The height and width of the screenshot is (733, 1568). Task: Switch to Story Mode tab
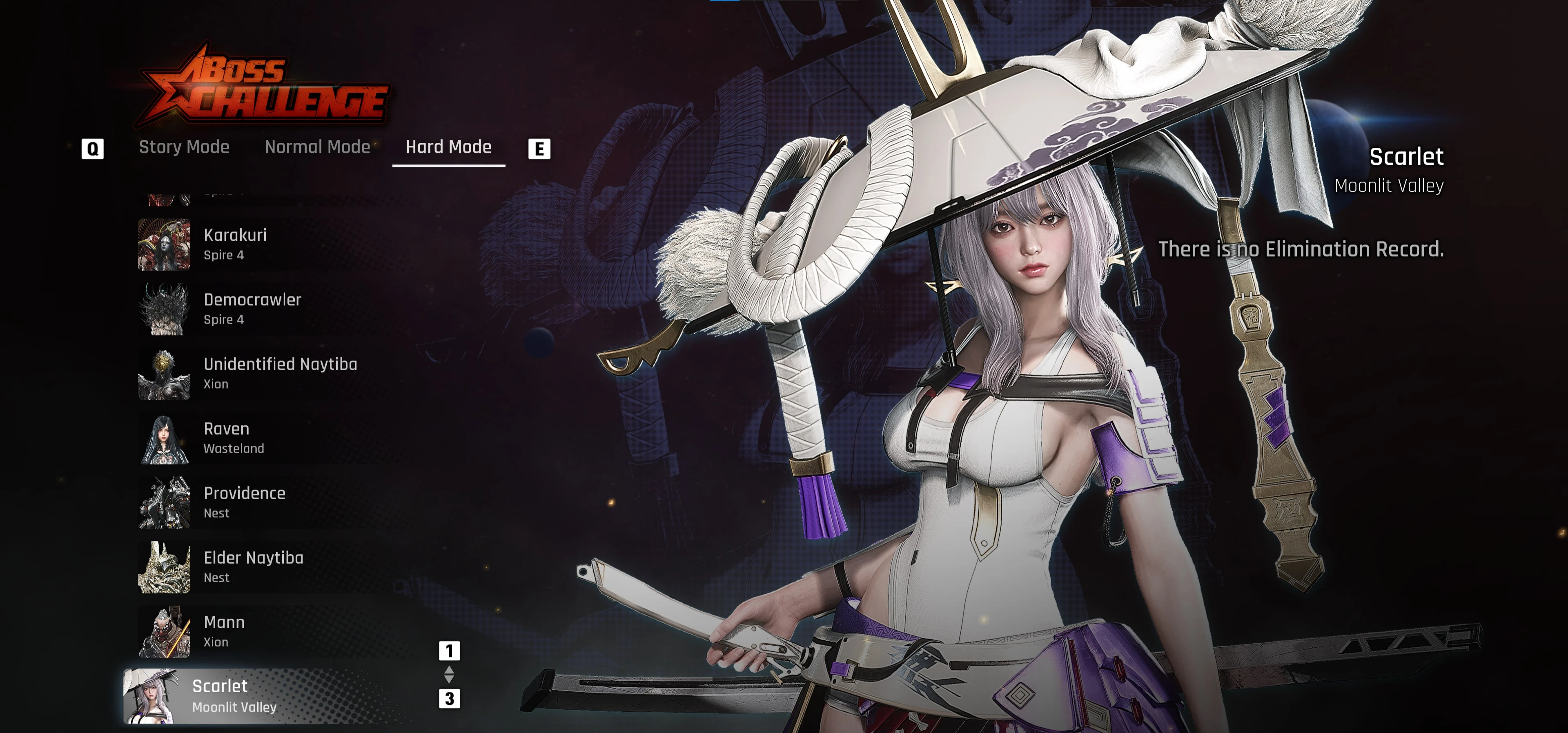(x=184, y=147)
